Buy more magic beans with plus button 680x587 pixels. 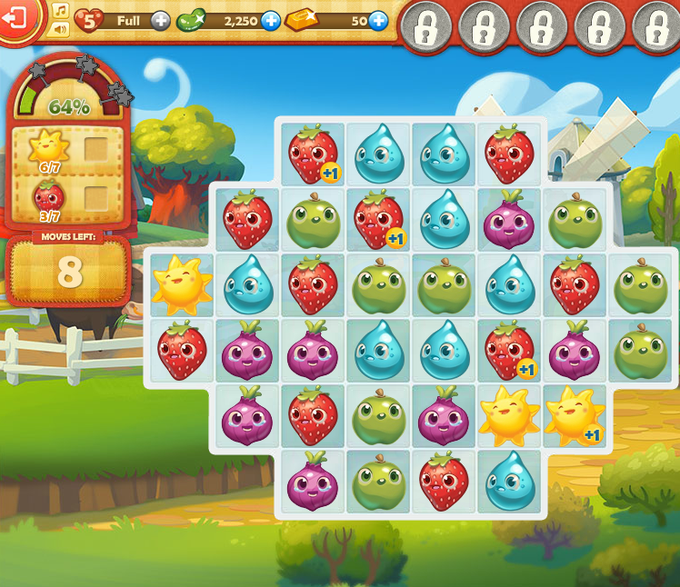[x=271, y=20]
